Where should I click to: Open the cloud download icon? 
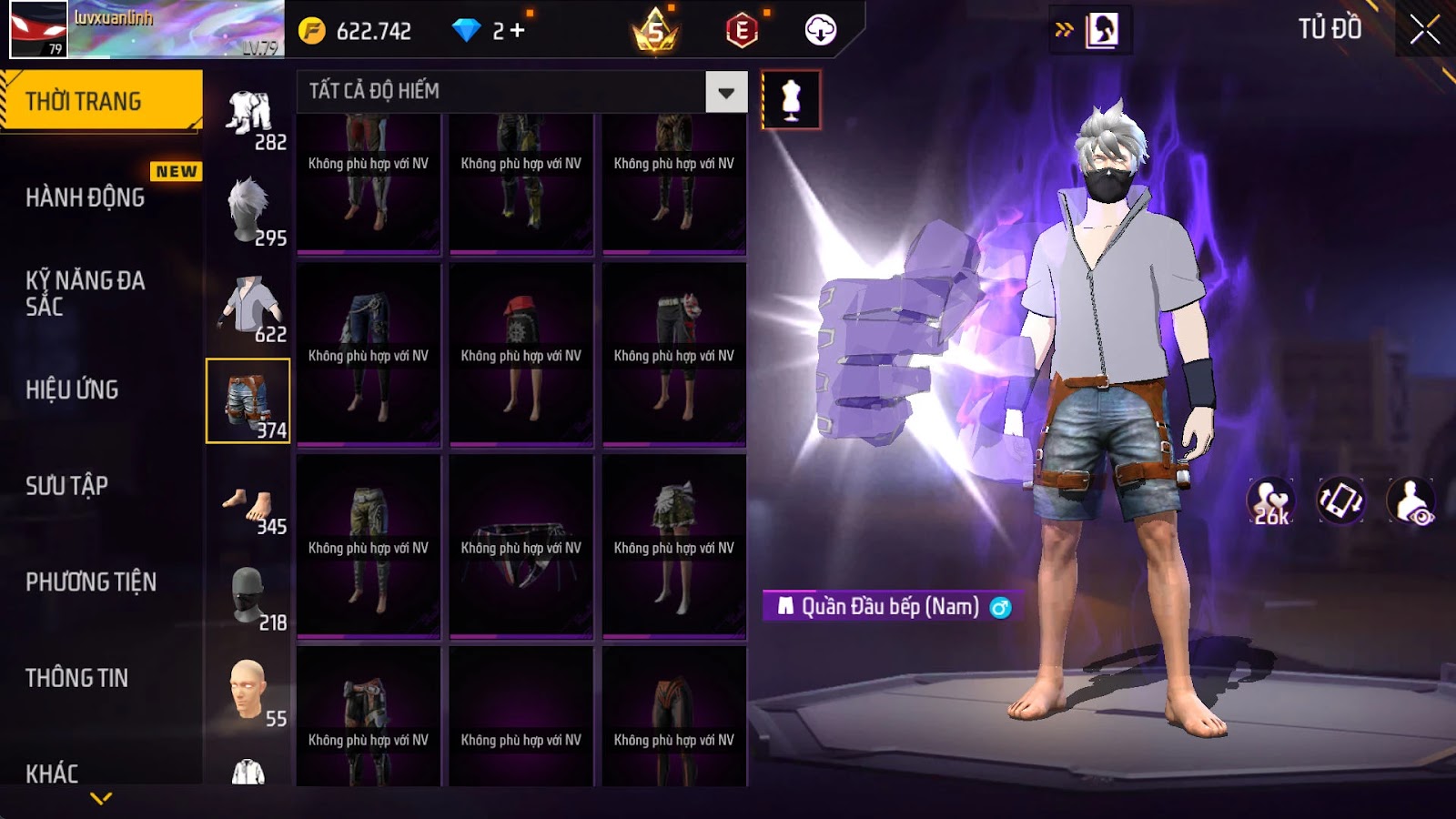coord(820,31)
